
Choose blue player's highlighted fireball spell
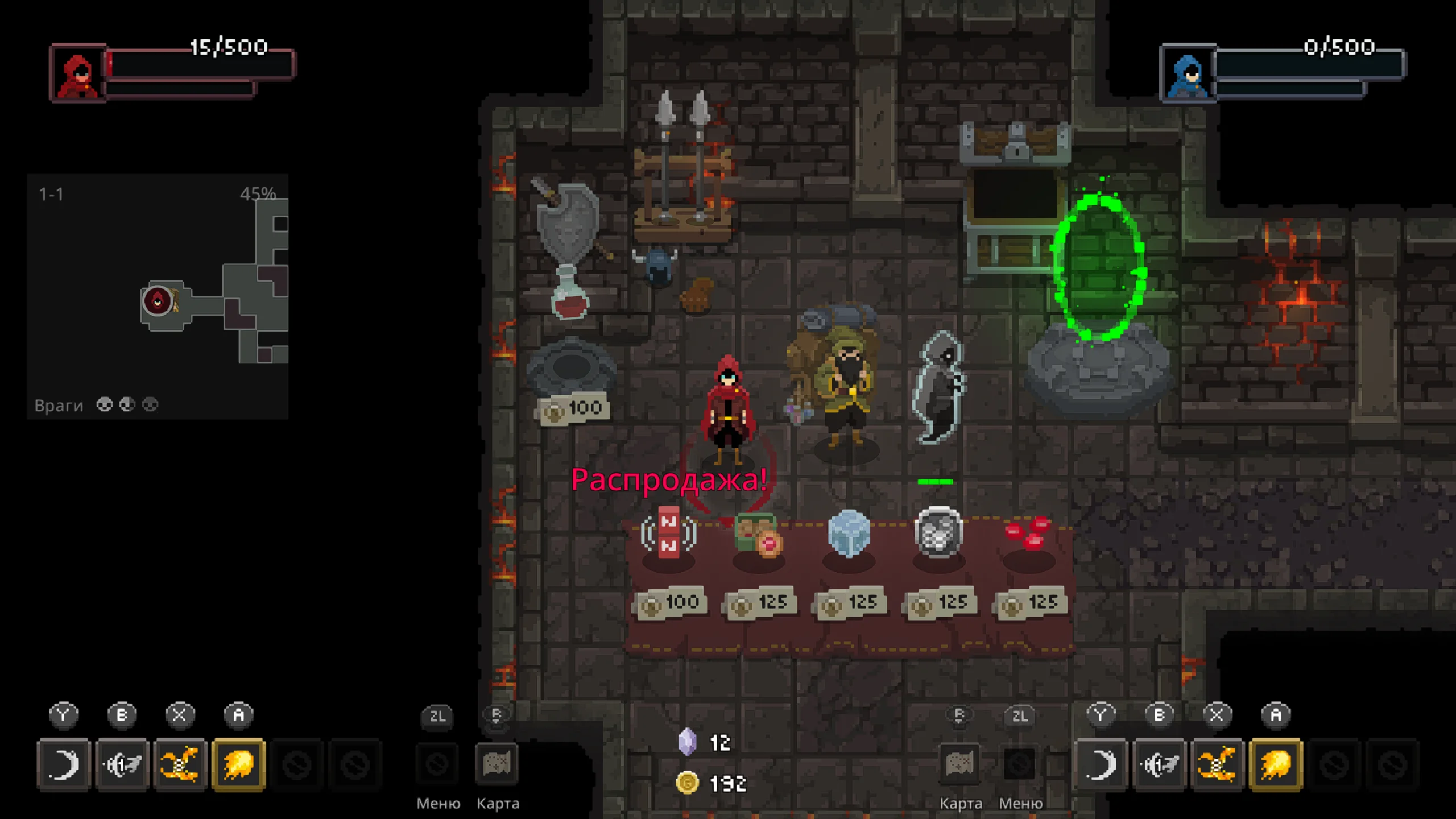click(1276, 764)
